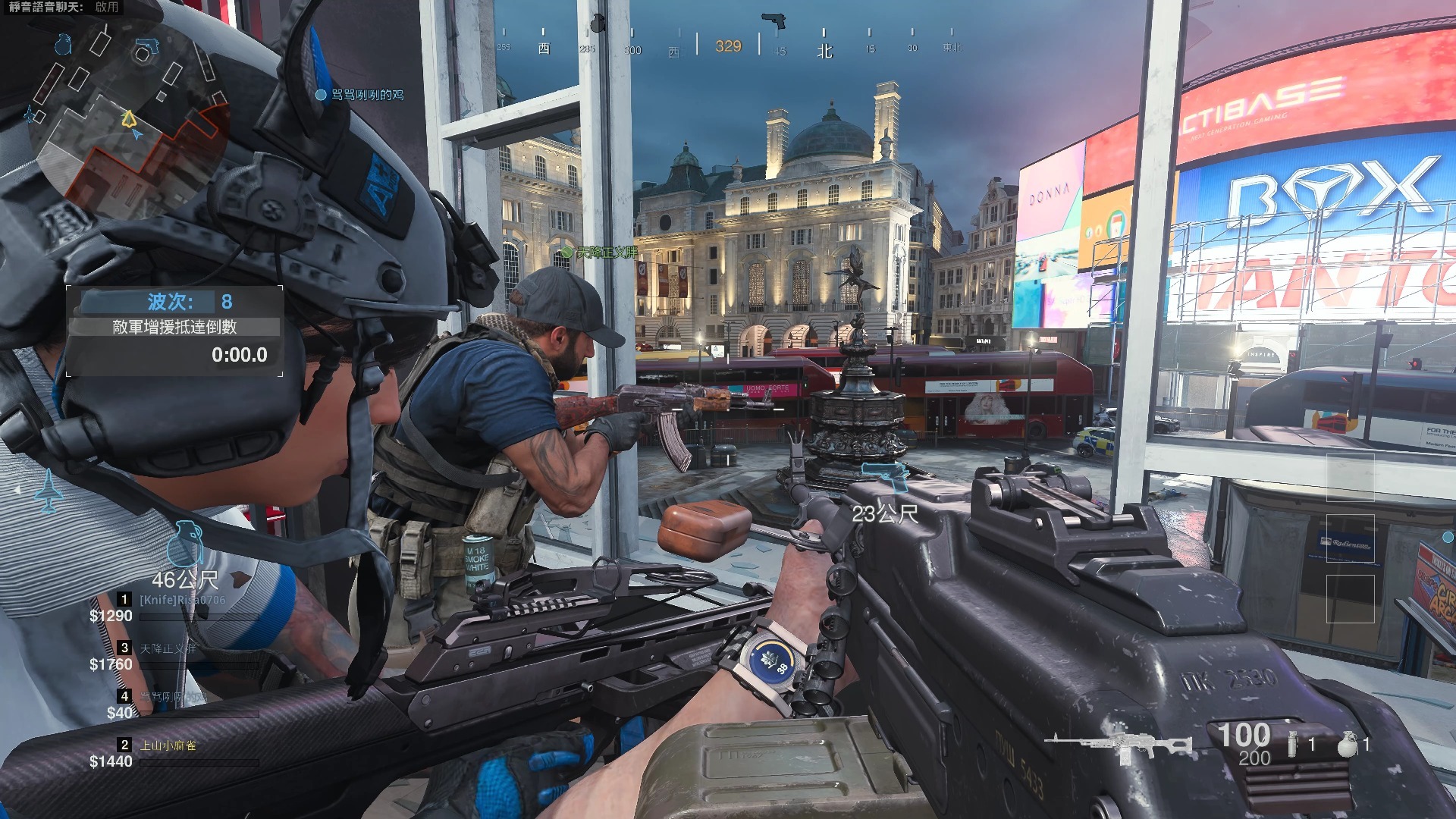
Task: Select squad member 上山小麻雀
Action: pyautogui.click(x=168, y=745)
